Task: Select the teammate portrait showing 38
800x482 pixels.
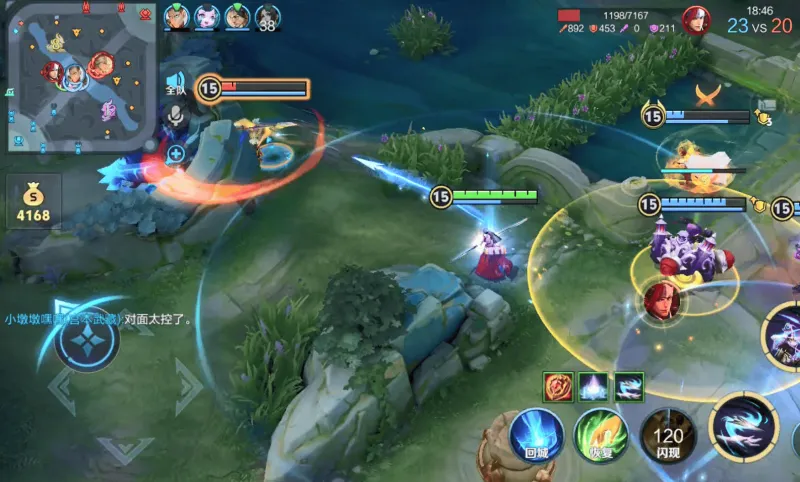Action: (267, 17)
